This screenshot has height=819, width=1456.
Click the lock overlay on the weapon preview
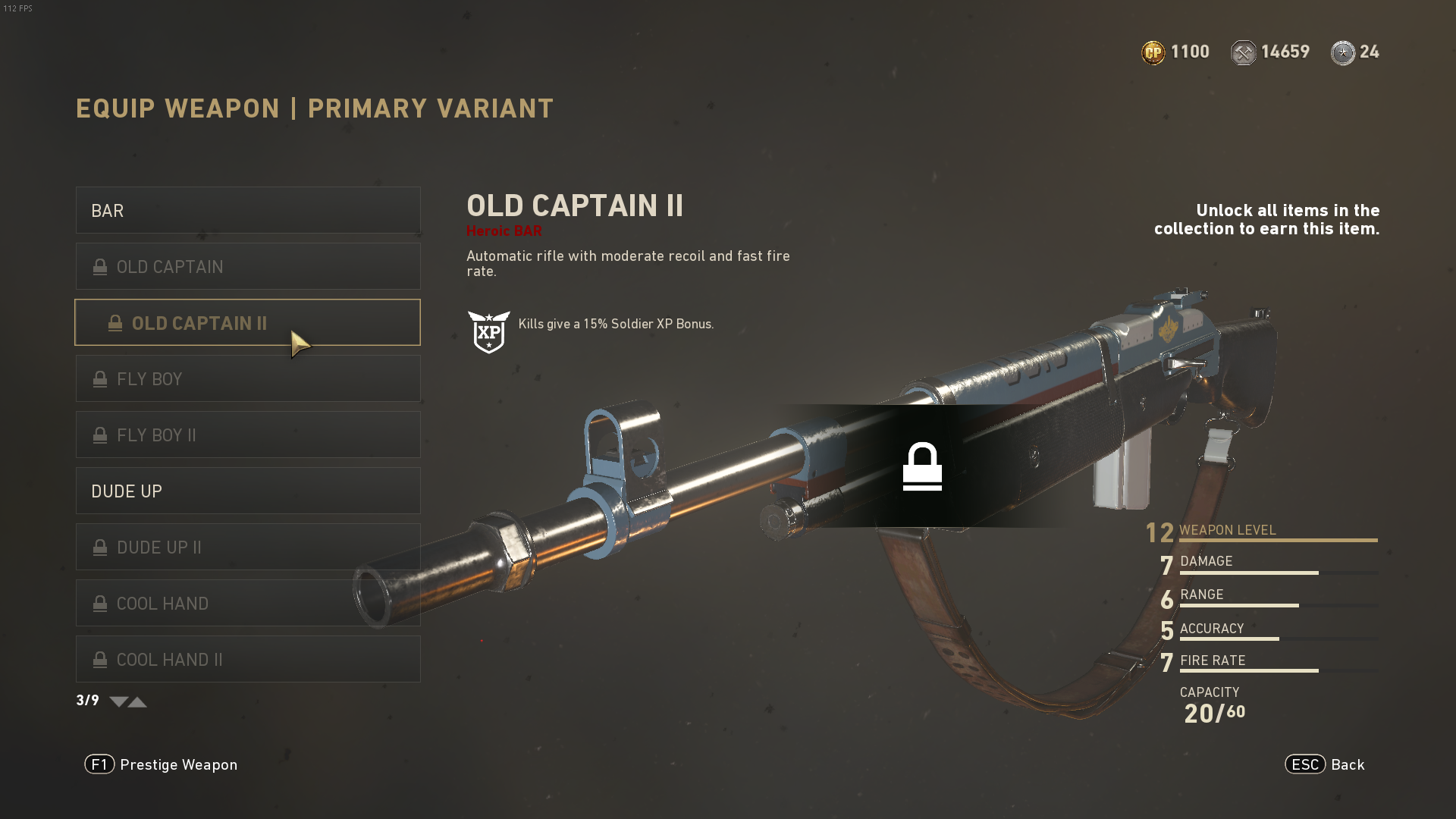(x=924, y=466)
